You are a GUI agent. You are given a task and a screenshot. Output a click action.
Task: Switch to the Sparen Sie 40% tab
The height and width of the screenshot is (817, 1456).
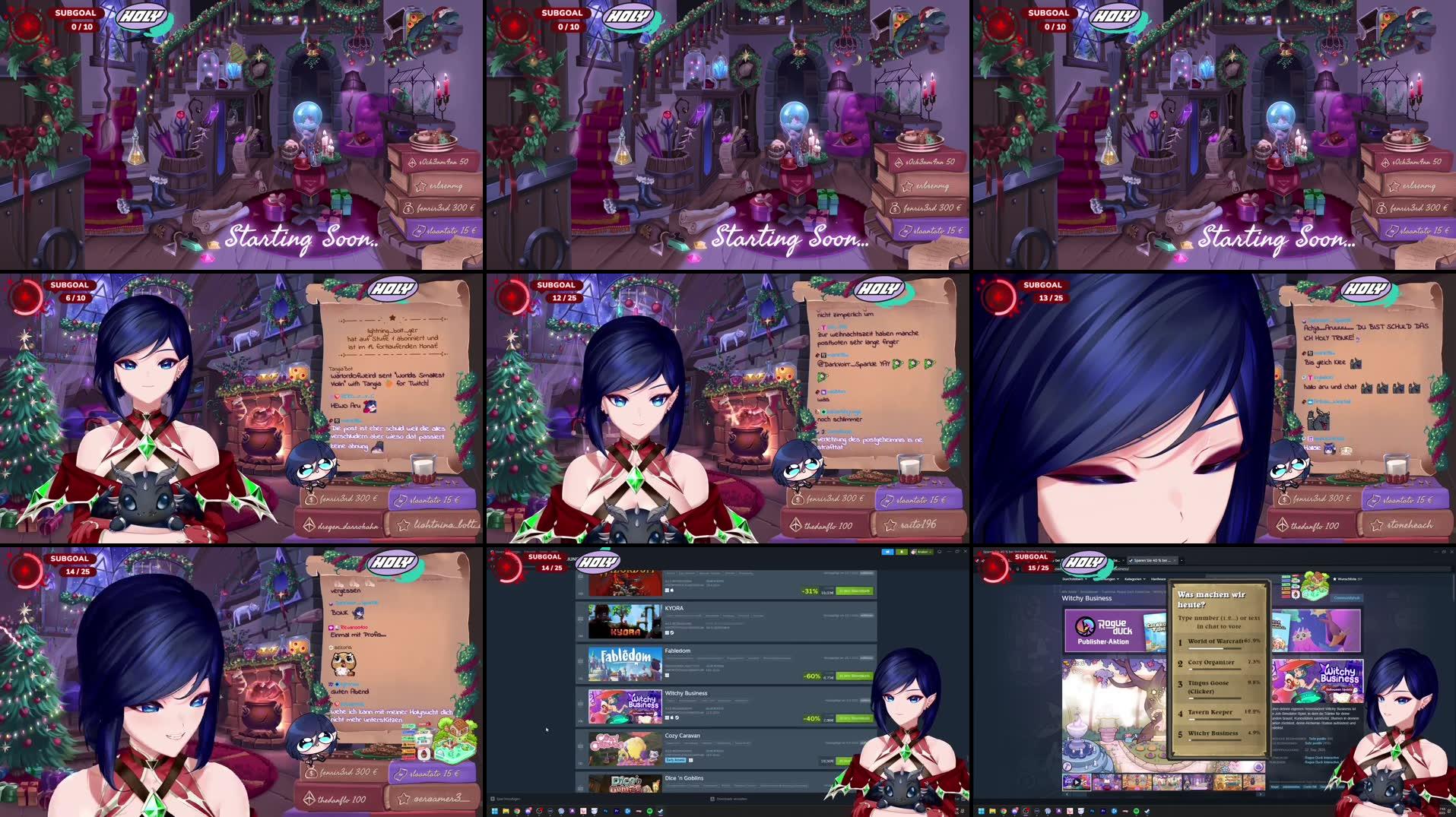coord(1151,561)
